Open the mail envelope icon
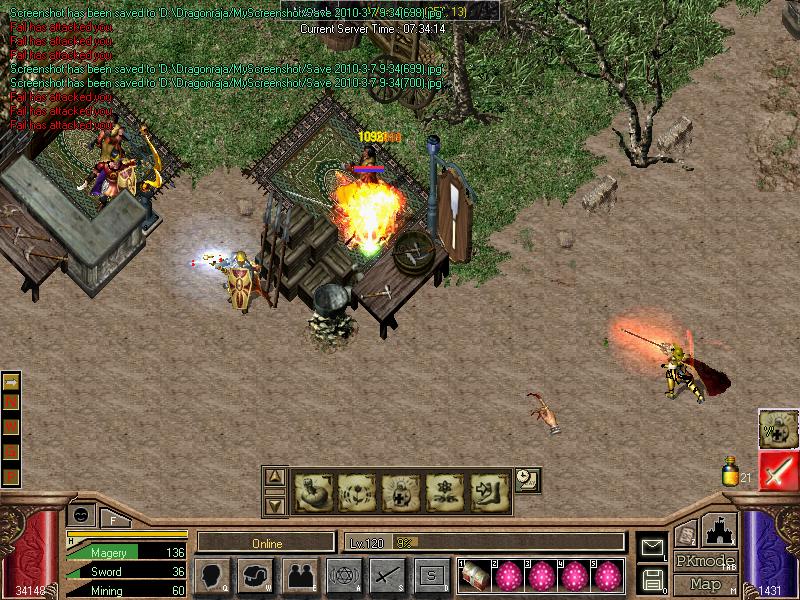Image resolution: width=800 pixels, height=600 pixels. coord(652,547)
